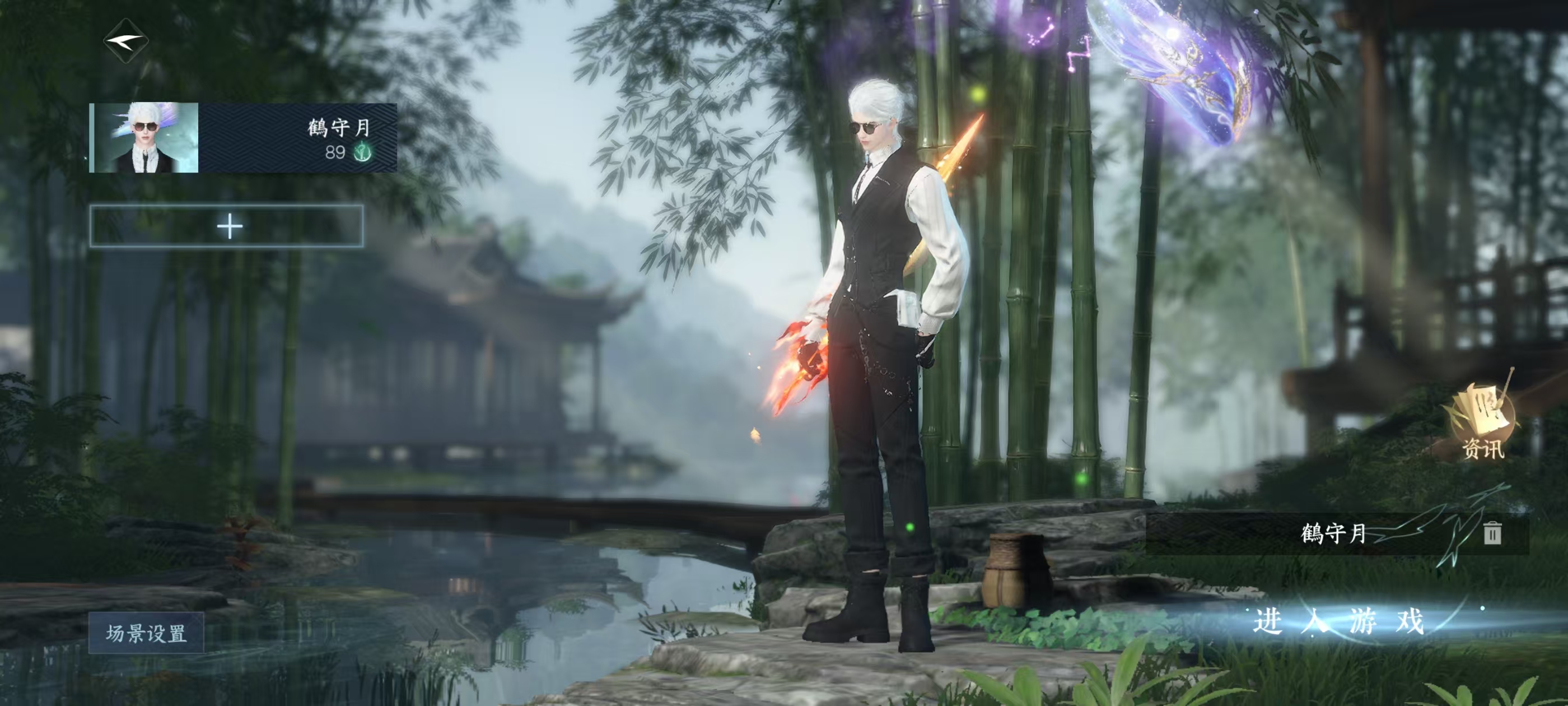Viewport: 1568px width, 706px height.
Task: Delete character with the trash can icon
Action: [x=1491, y=533]
